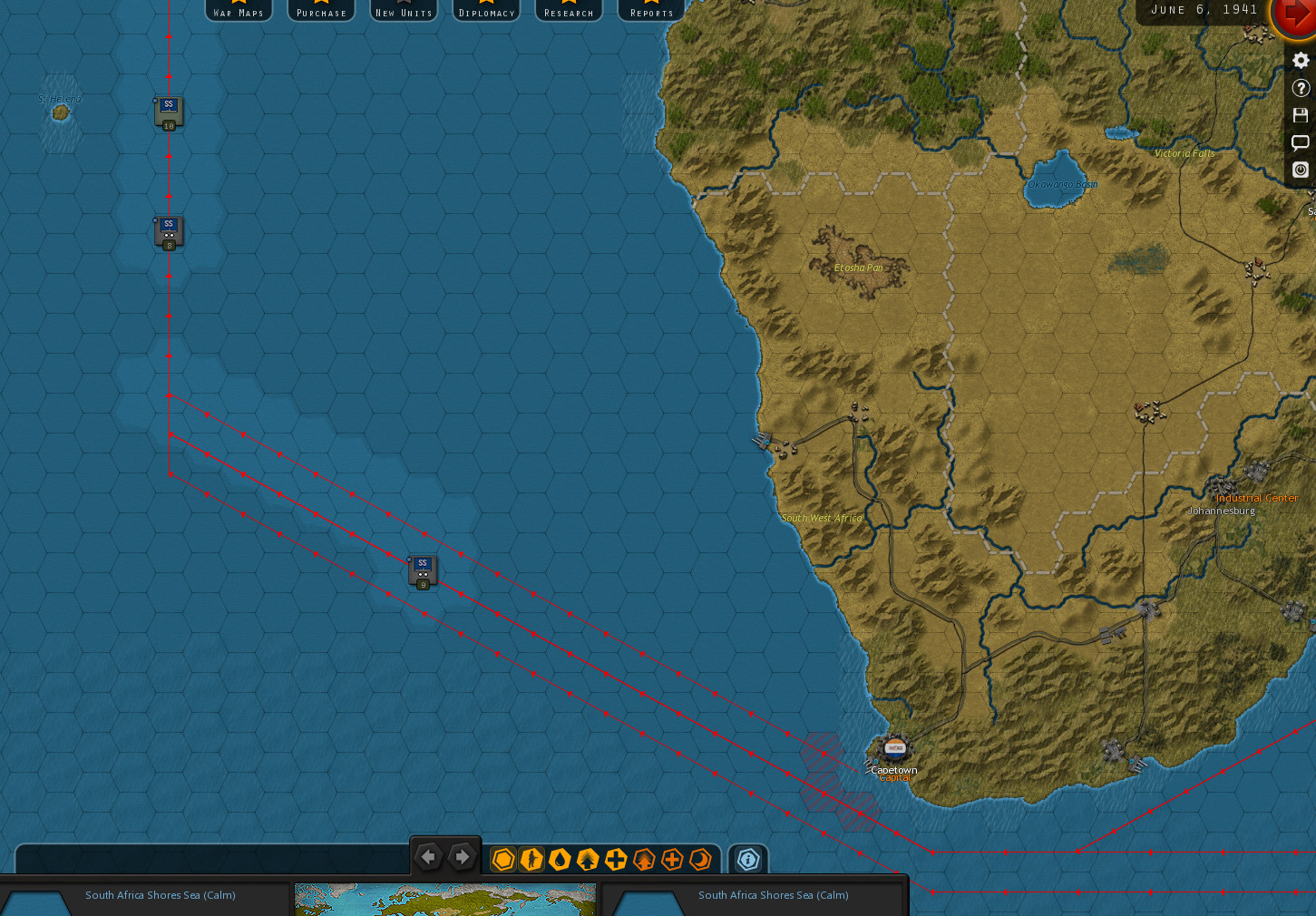Click the blue information icon
The image size is (1316, 916).
point(747,859)
